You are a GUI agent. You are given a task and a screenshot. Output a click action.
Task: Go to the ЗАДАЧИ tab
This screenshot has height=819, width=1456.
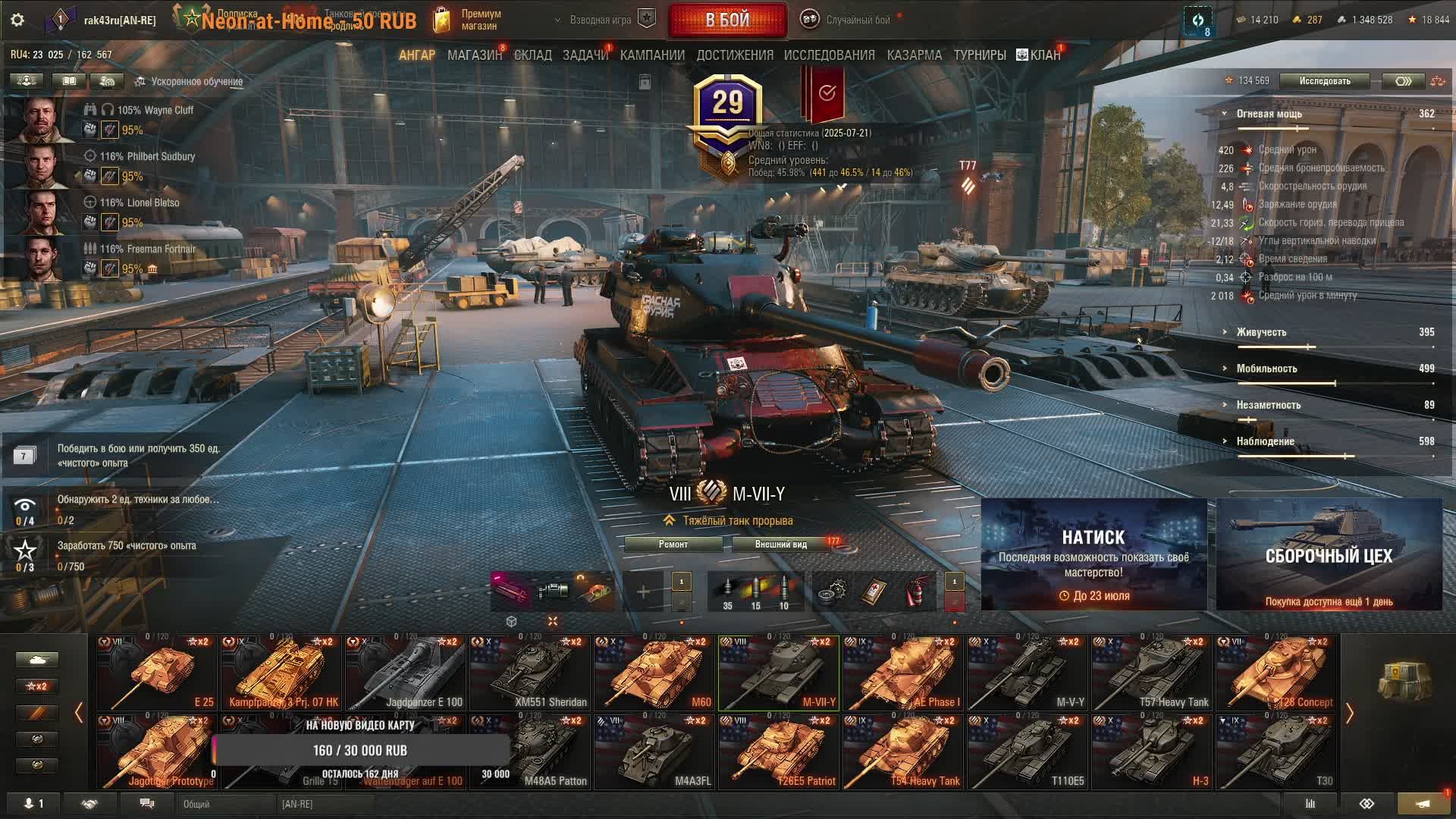click(x=585, y=55)
